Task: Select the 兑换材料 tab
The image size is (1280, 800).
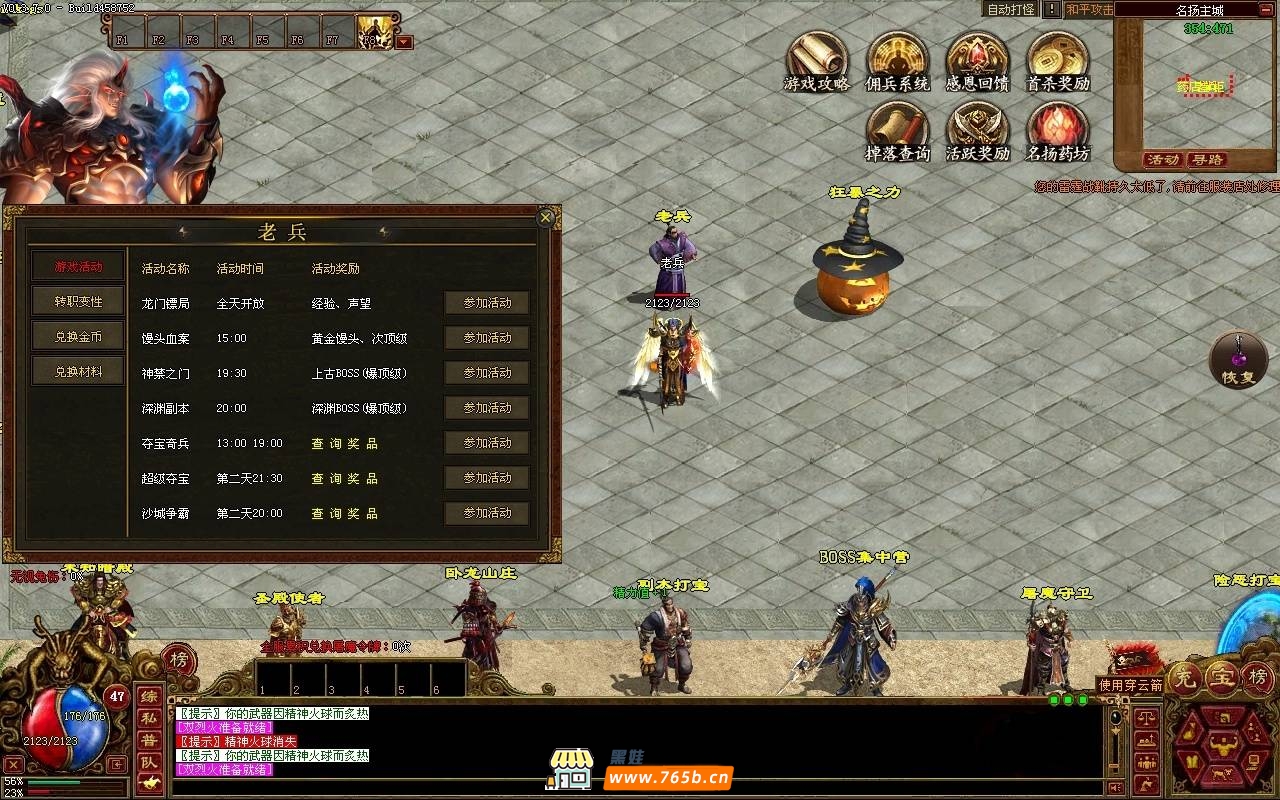Action: (79, 372)
